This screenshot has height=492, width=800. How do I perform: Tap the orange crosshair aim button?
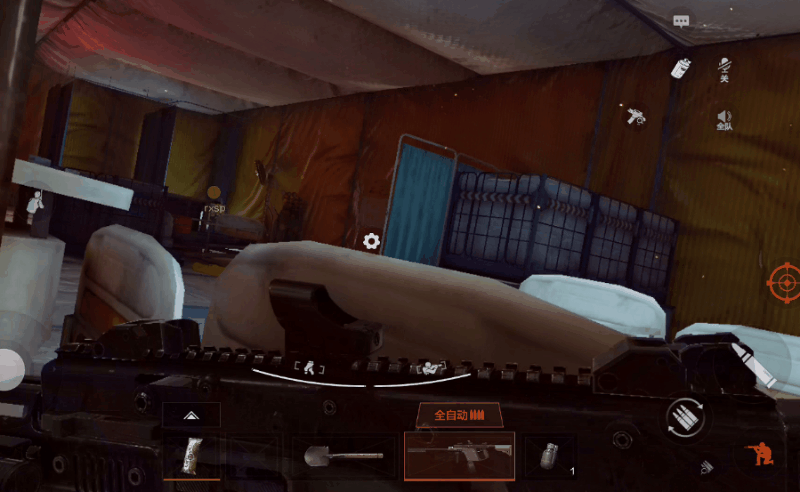[x=784, y=283]
